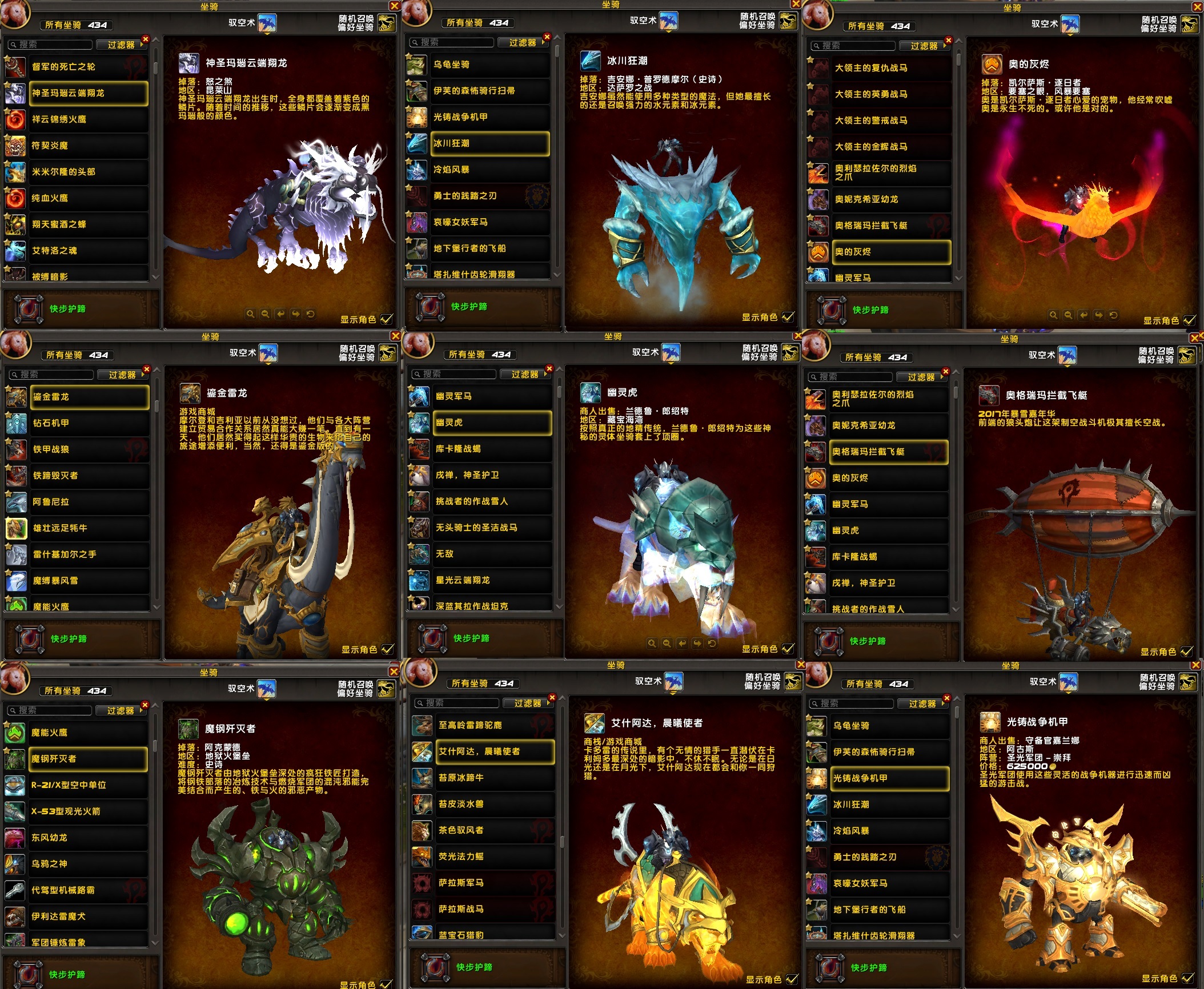
Task: Choose the 祥云锦绣火鹰 mount row
Action: [89, 119]
